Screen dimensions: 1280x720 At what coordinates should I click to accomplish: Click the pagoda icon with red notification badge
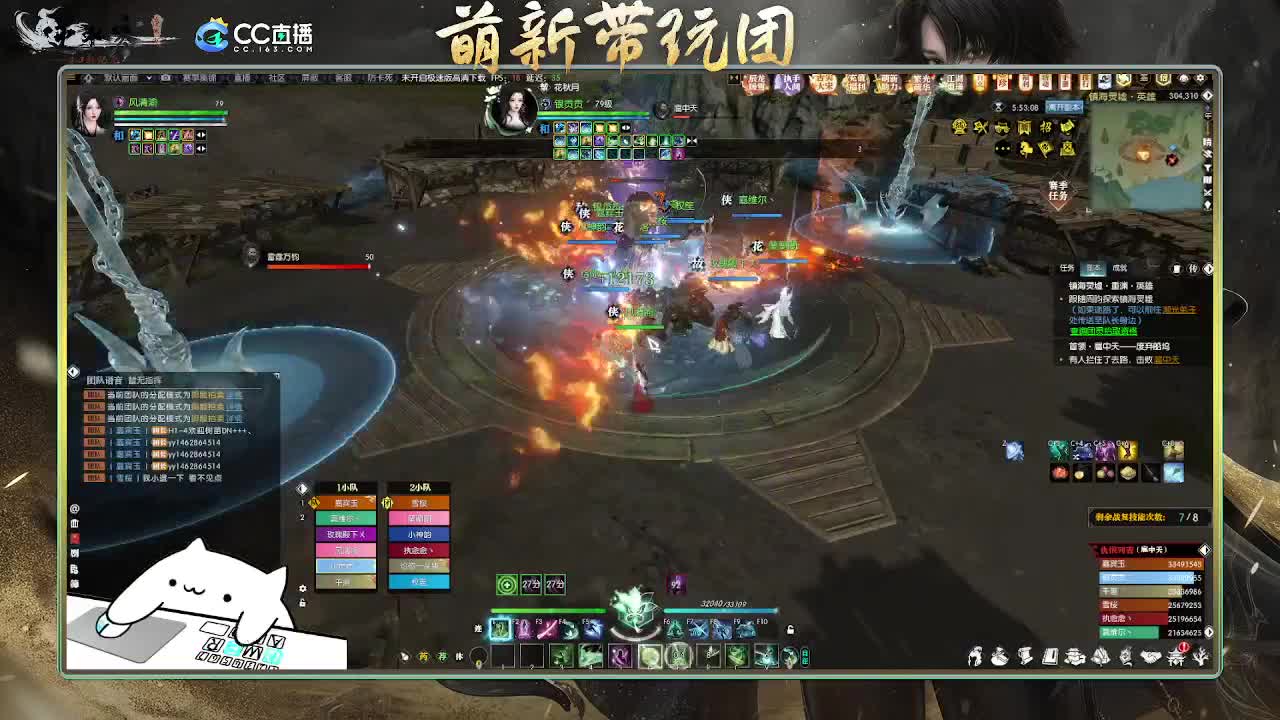(1177, 658)
